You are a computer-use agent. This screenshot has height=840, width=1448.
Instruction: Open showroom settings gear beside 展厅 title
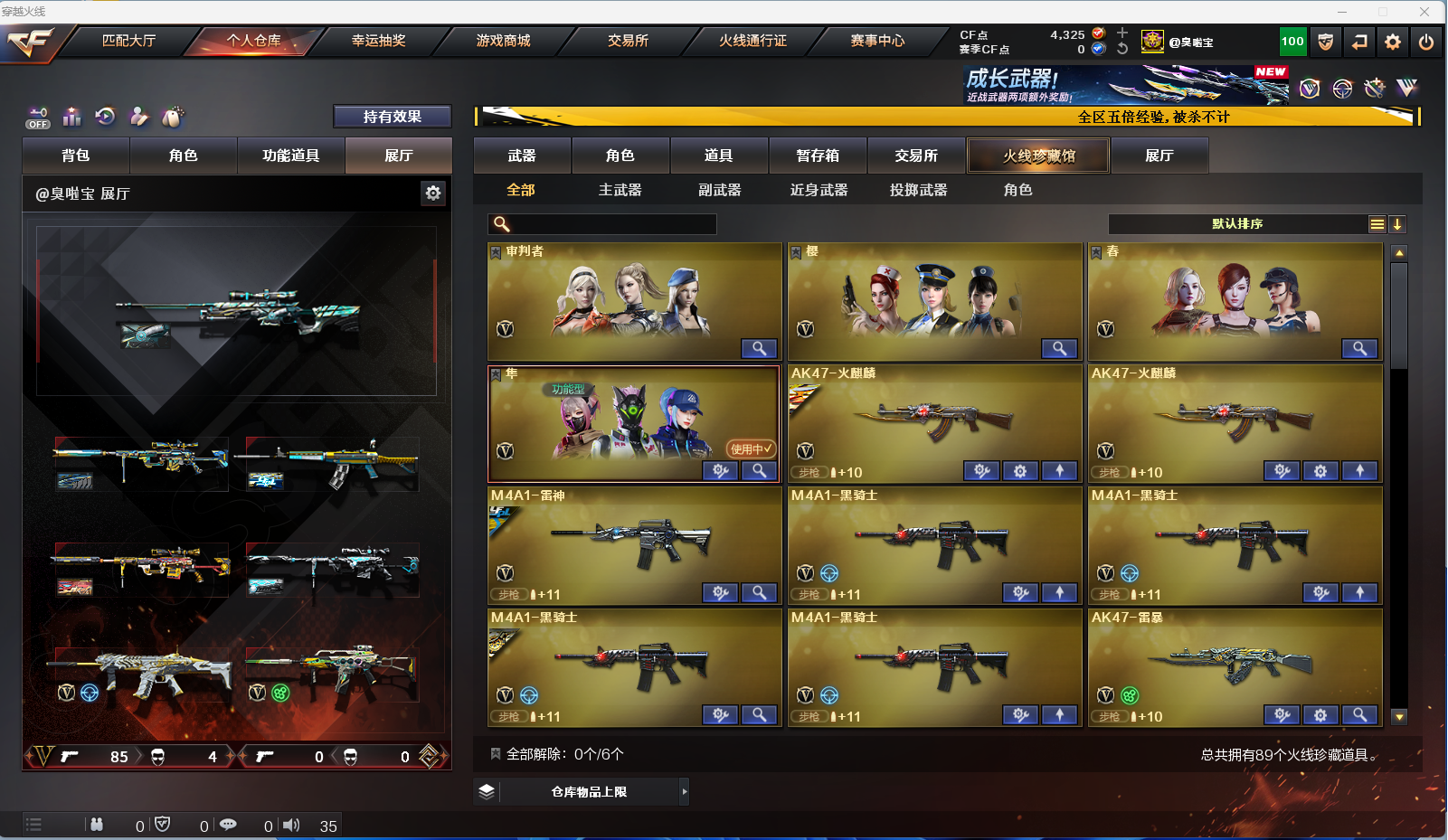[x=433, y=193]
